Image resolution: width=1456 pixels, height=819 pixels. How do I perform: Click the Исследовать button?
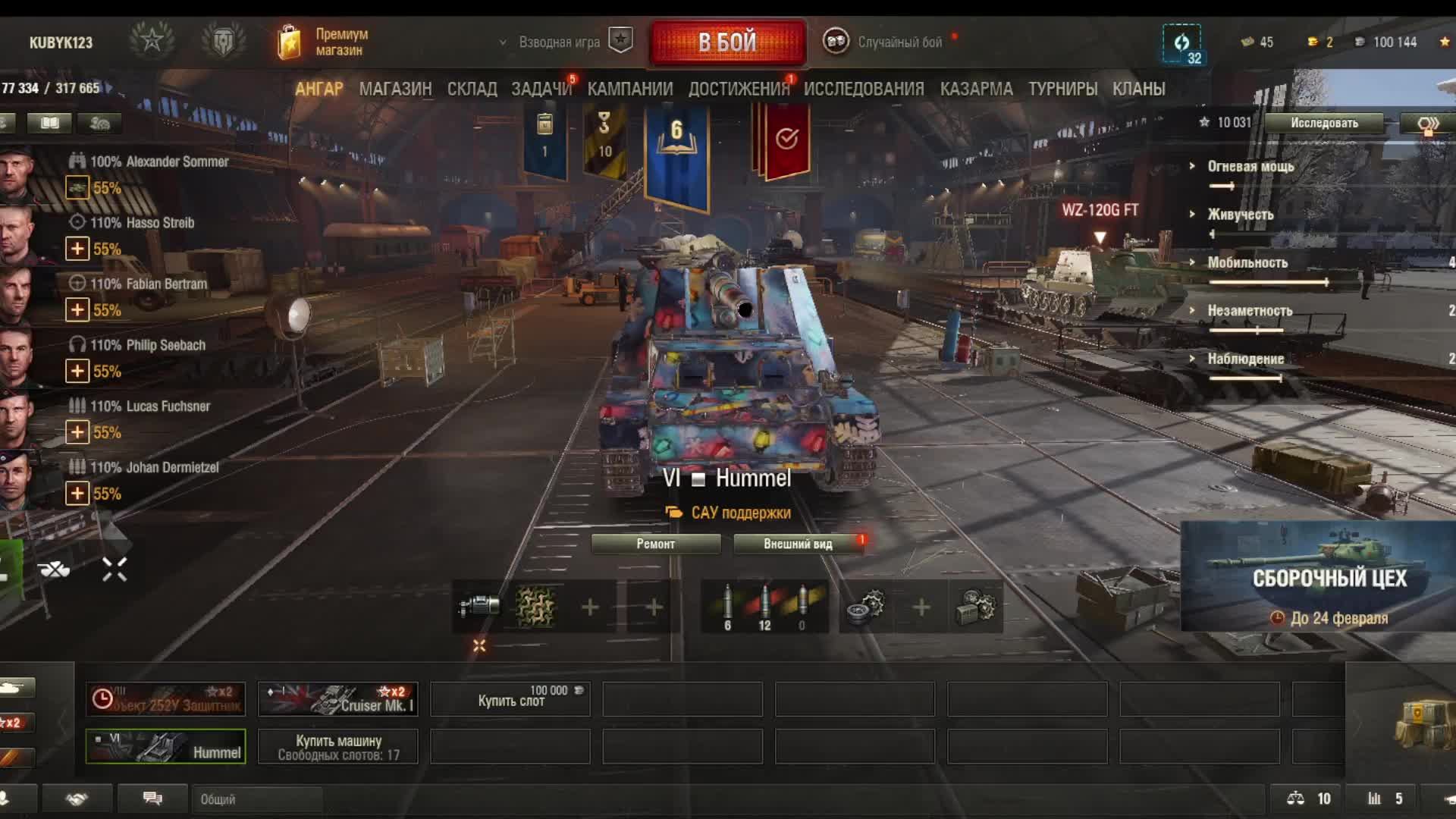click(x=1324, y=123)
